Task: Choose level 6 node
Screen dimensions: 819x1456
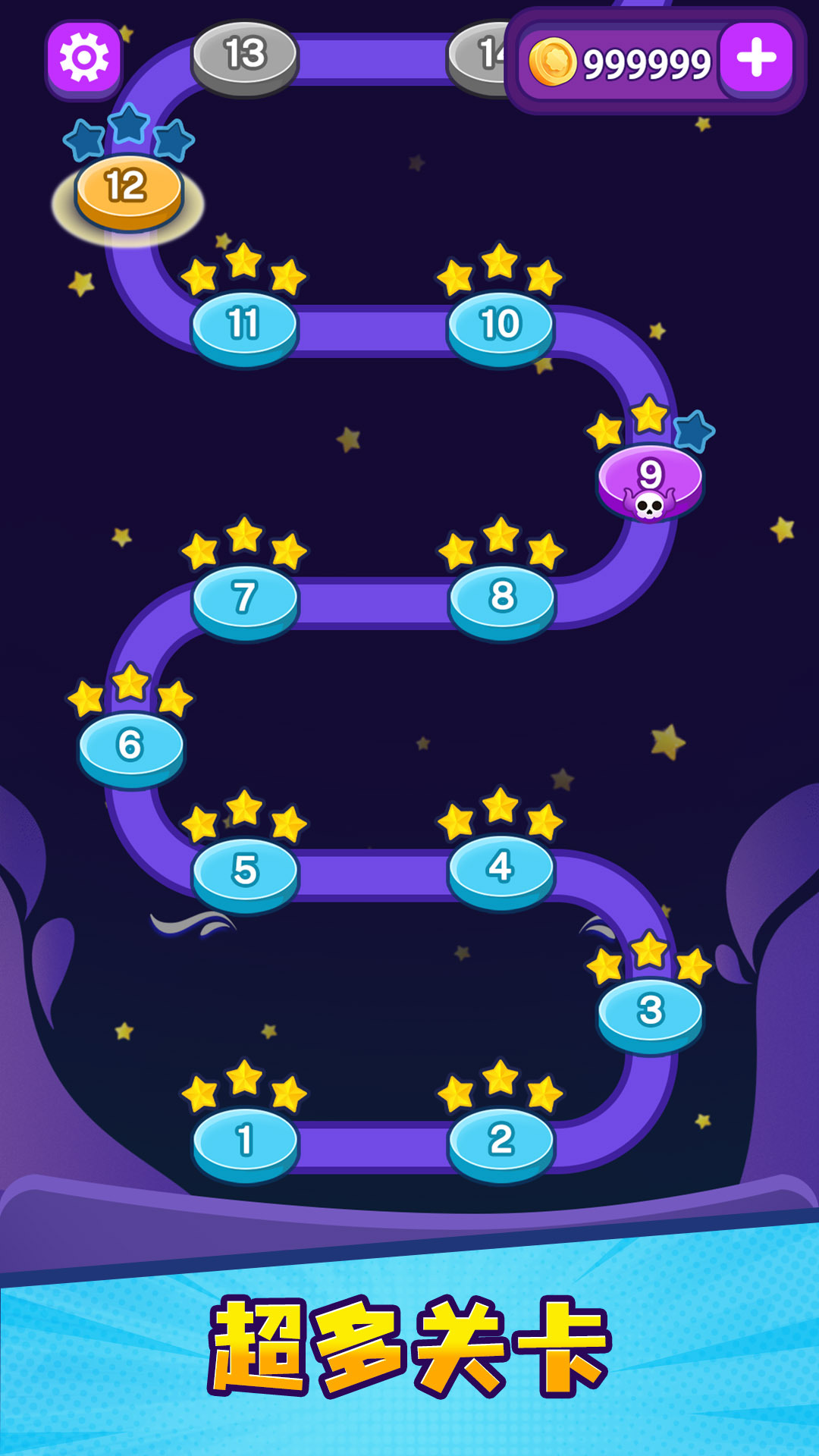Action: (130, 746)
